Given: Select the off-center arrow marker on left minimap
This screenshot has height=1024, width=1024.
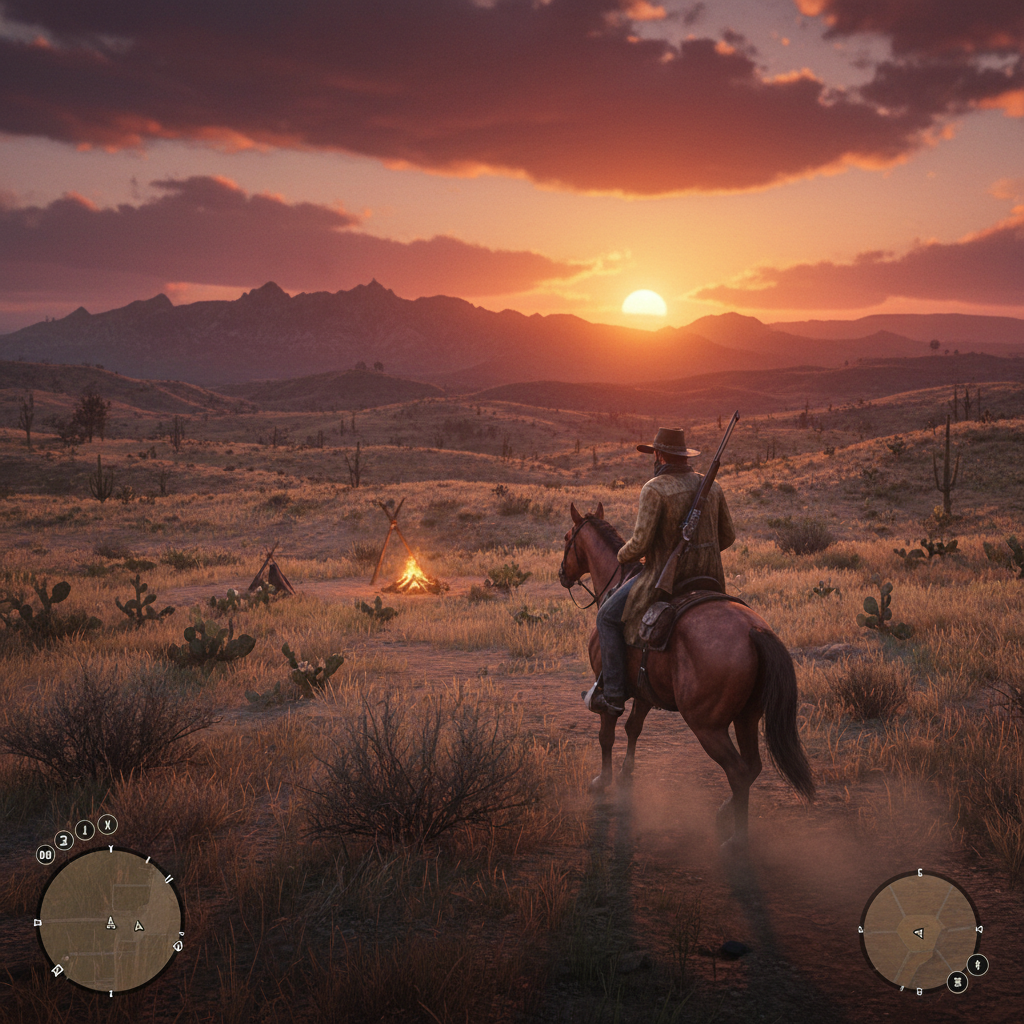Looking at the screenshot, I should pos(139,925).
